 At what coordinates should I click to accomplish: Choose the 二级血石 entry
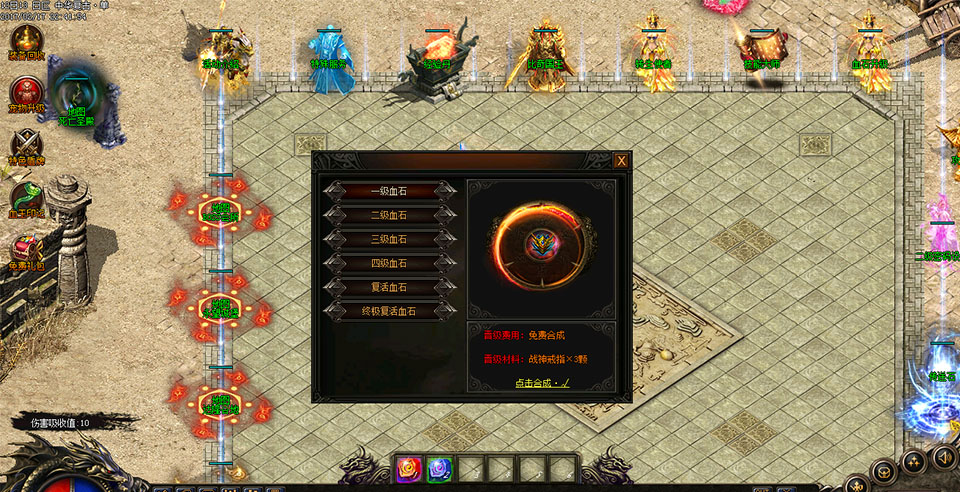click(389, 214)
